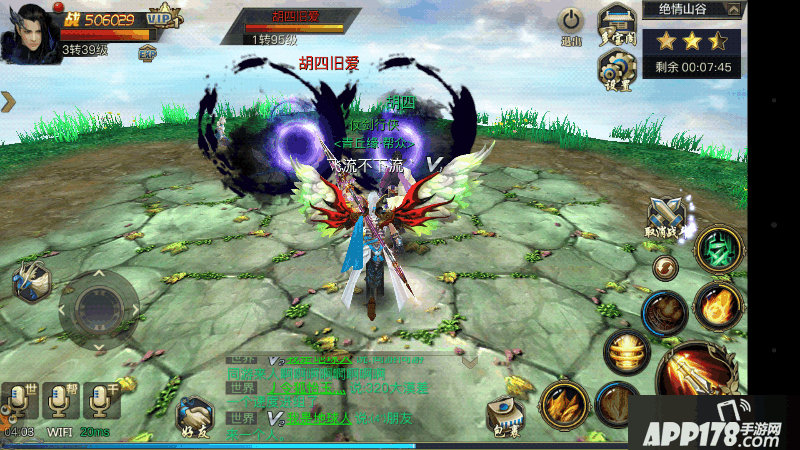800x450 pixels.
Task: Activate the 帮 guild voice microphone
Action: [60, 400]
